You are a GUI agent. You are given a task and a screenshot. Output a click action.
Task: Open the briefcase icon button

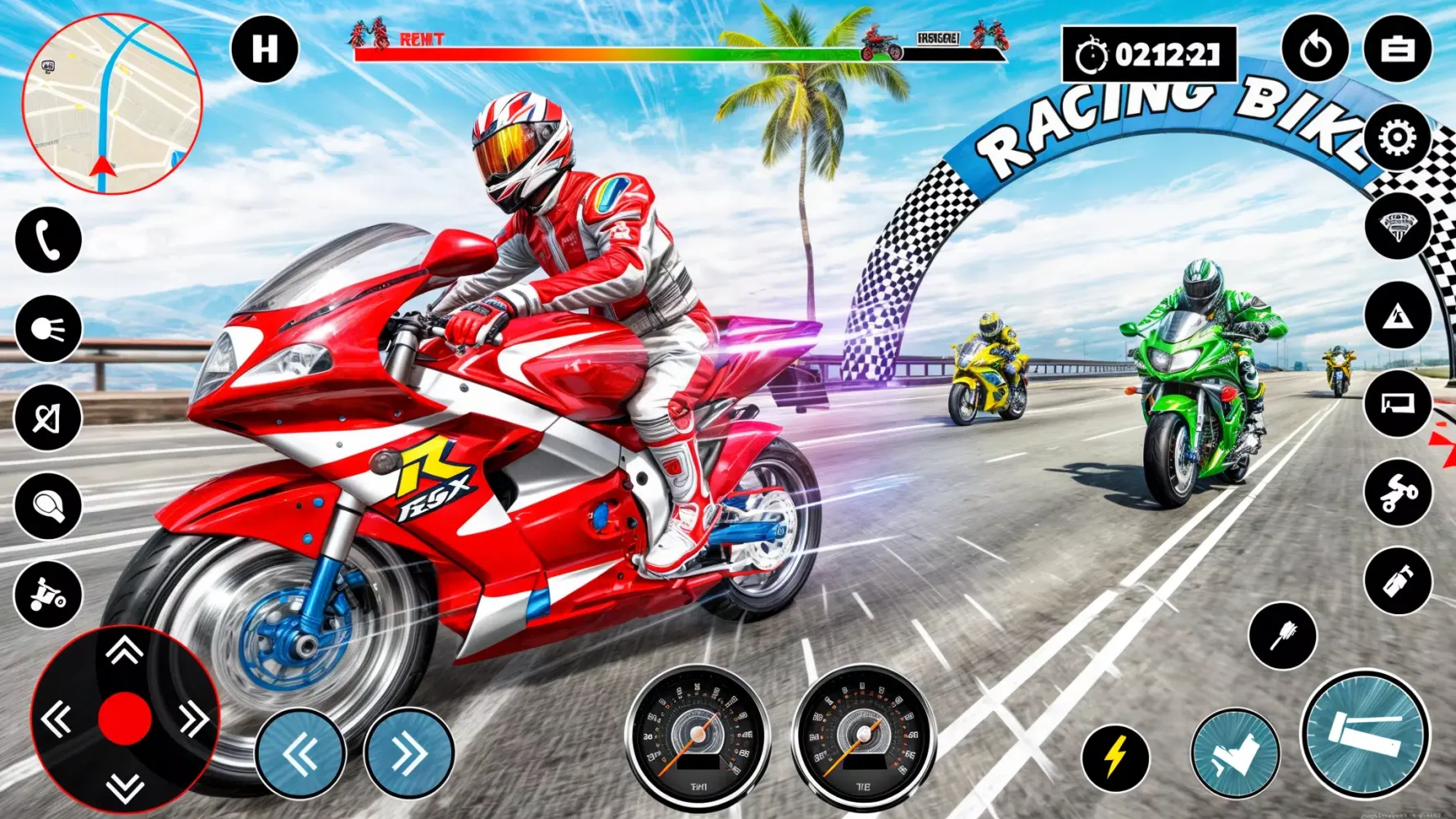tap(1397, 50)
